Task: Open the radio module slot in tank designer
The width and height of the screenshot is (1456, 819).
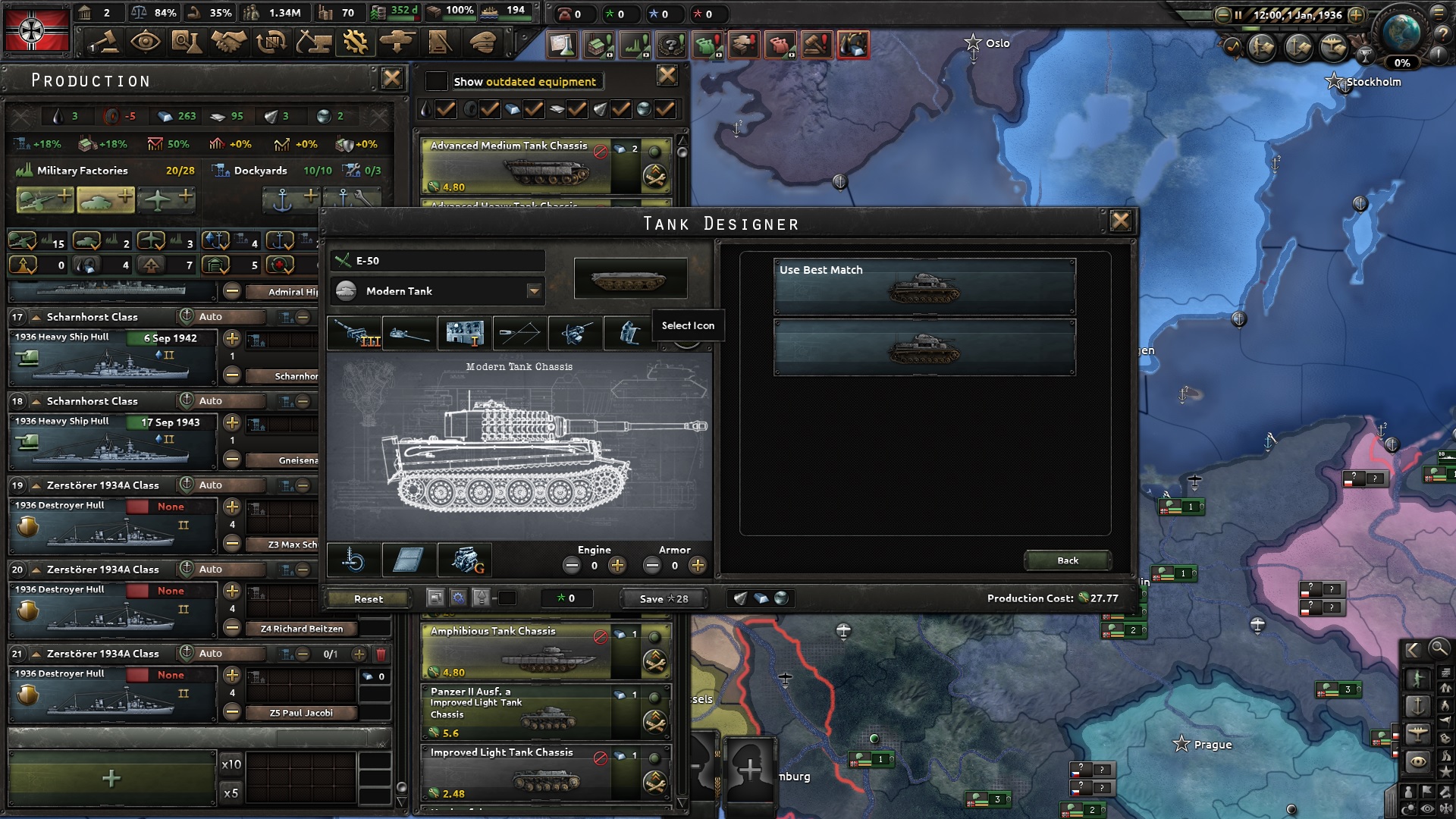Action: [x=465, y=334]
